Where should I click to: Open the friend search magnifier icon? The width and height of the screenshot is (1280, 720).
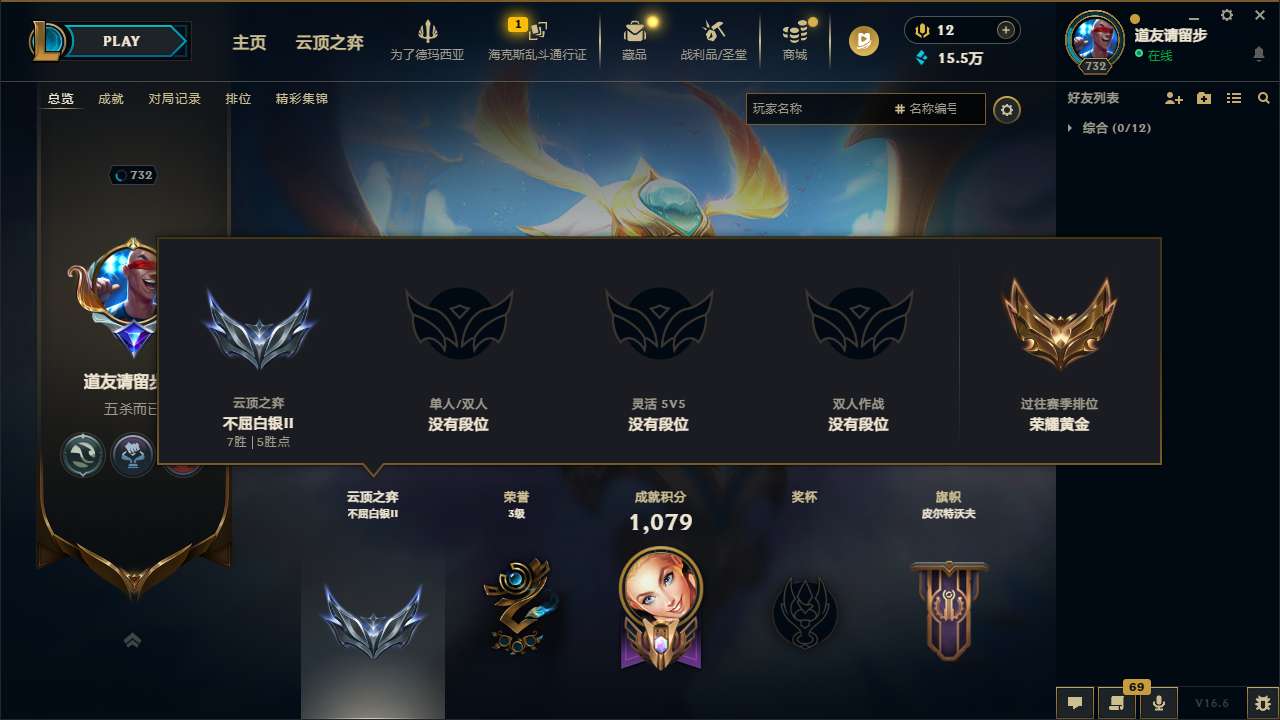point(1263,98)
